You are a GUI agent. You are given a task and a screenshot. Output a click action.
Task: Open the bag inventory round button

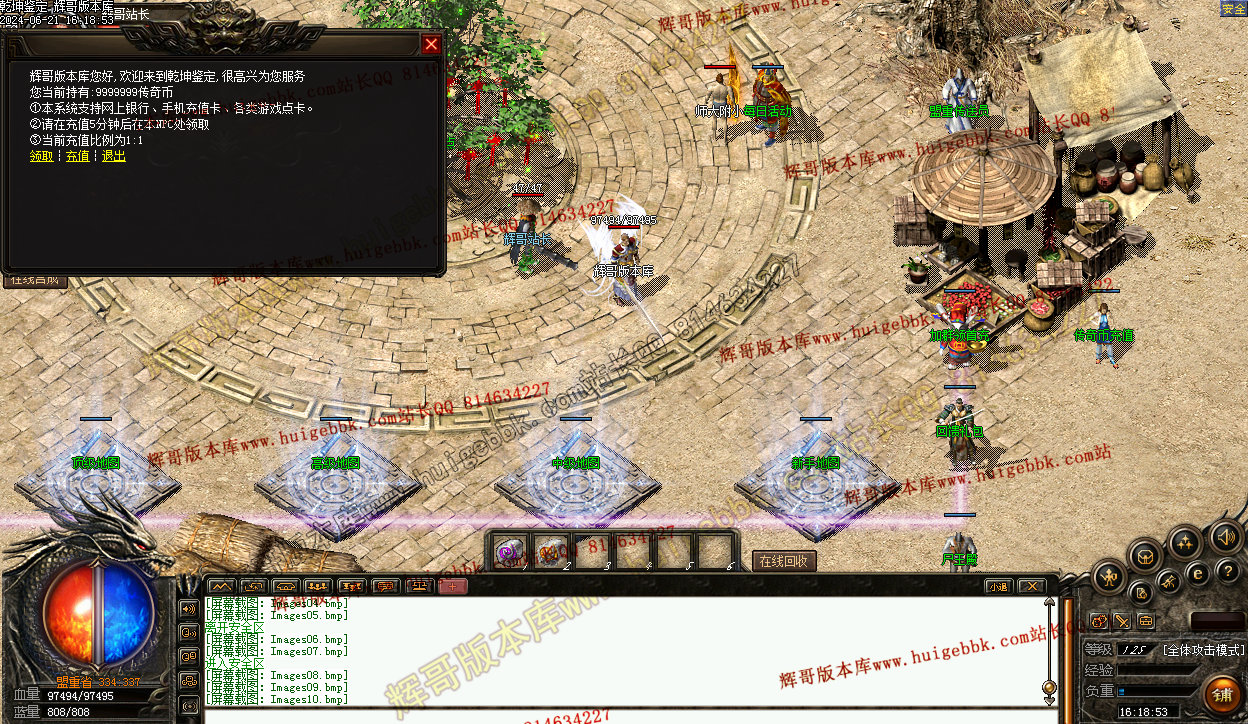(x=1146, y=556)
